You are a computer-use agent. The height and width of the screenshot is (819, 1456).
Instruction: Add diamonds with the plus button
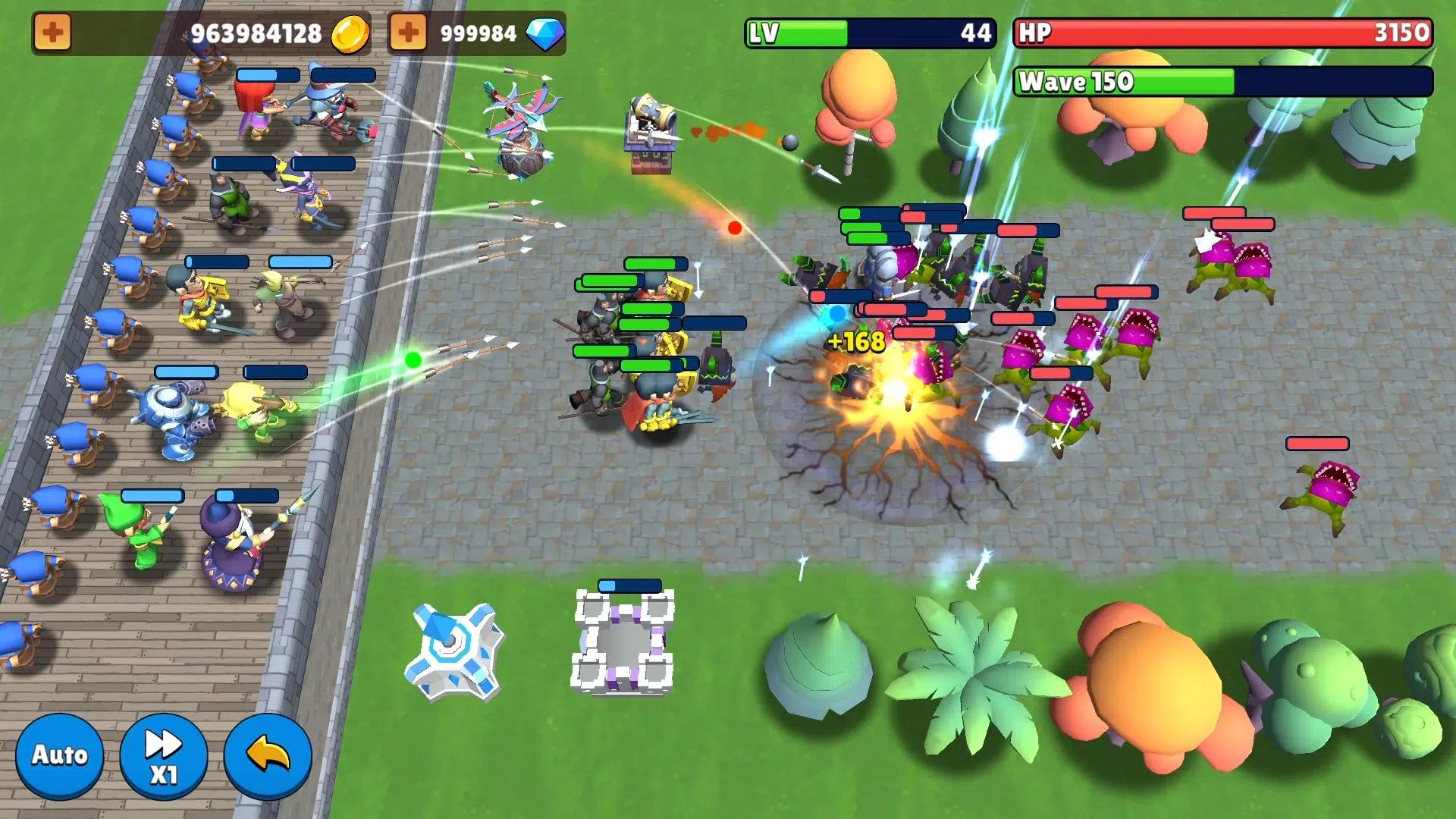(x=408, y=33)
